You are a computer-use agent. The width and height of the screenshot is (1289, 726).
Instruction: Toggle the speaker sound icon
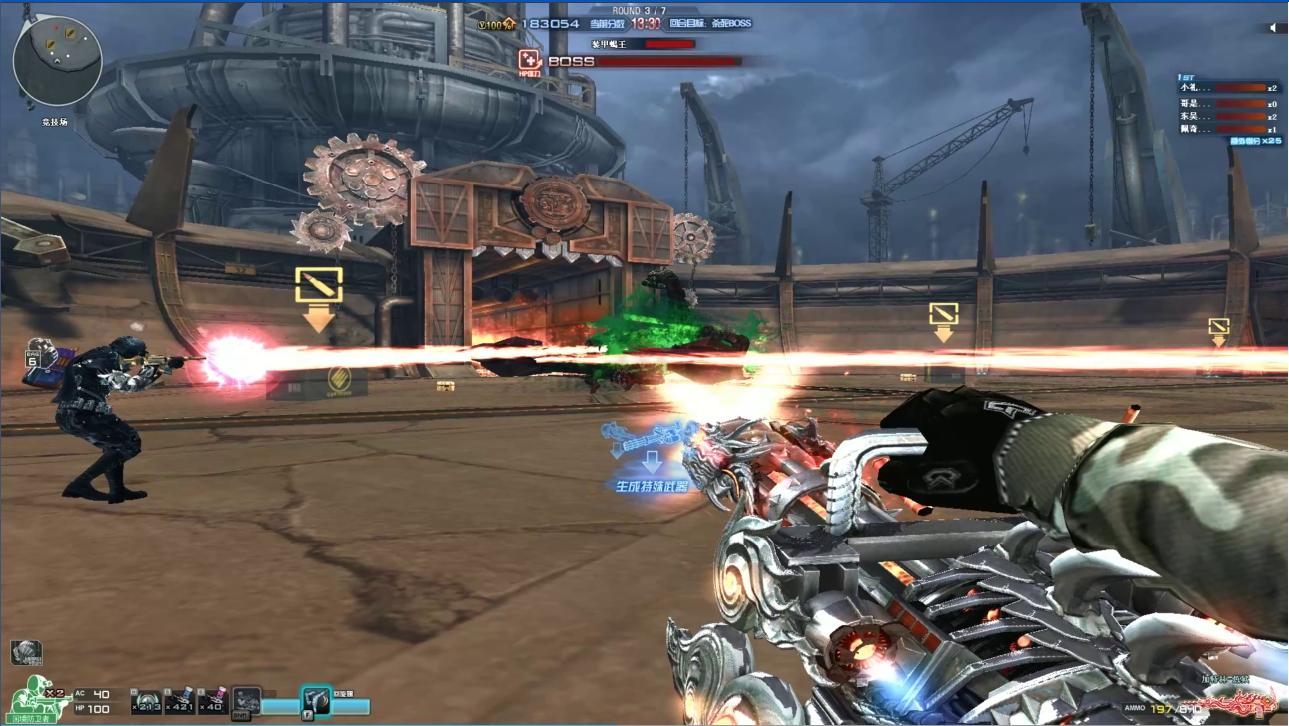(x=1273, y=28)
